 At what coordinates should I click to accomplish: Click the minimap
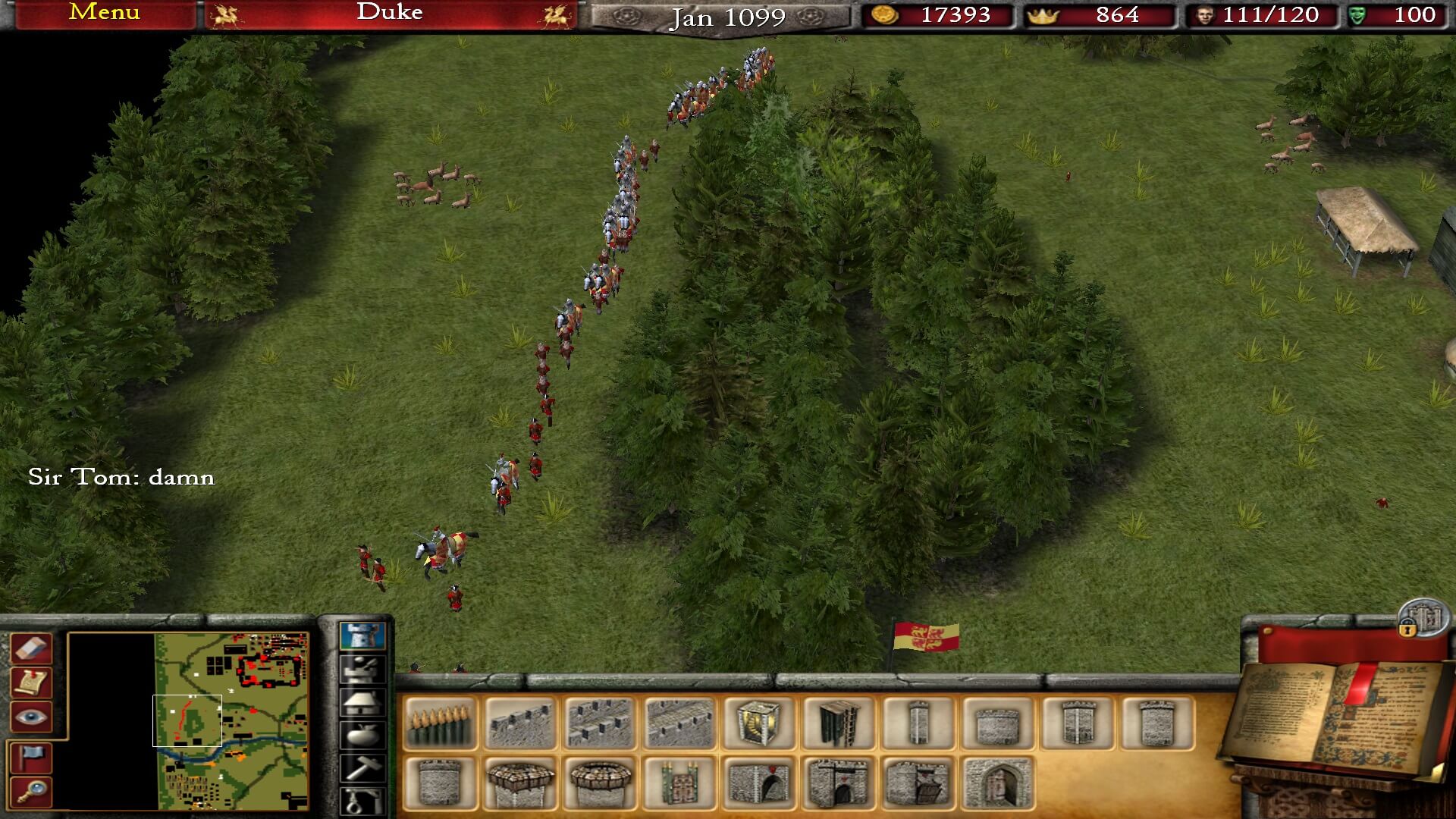[x=231, y=720]
